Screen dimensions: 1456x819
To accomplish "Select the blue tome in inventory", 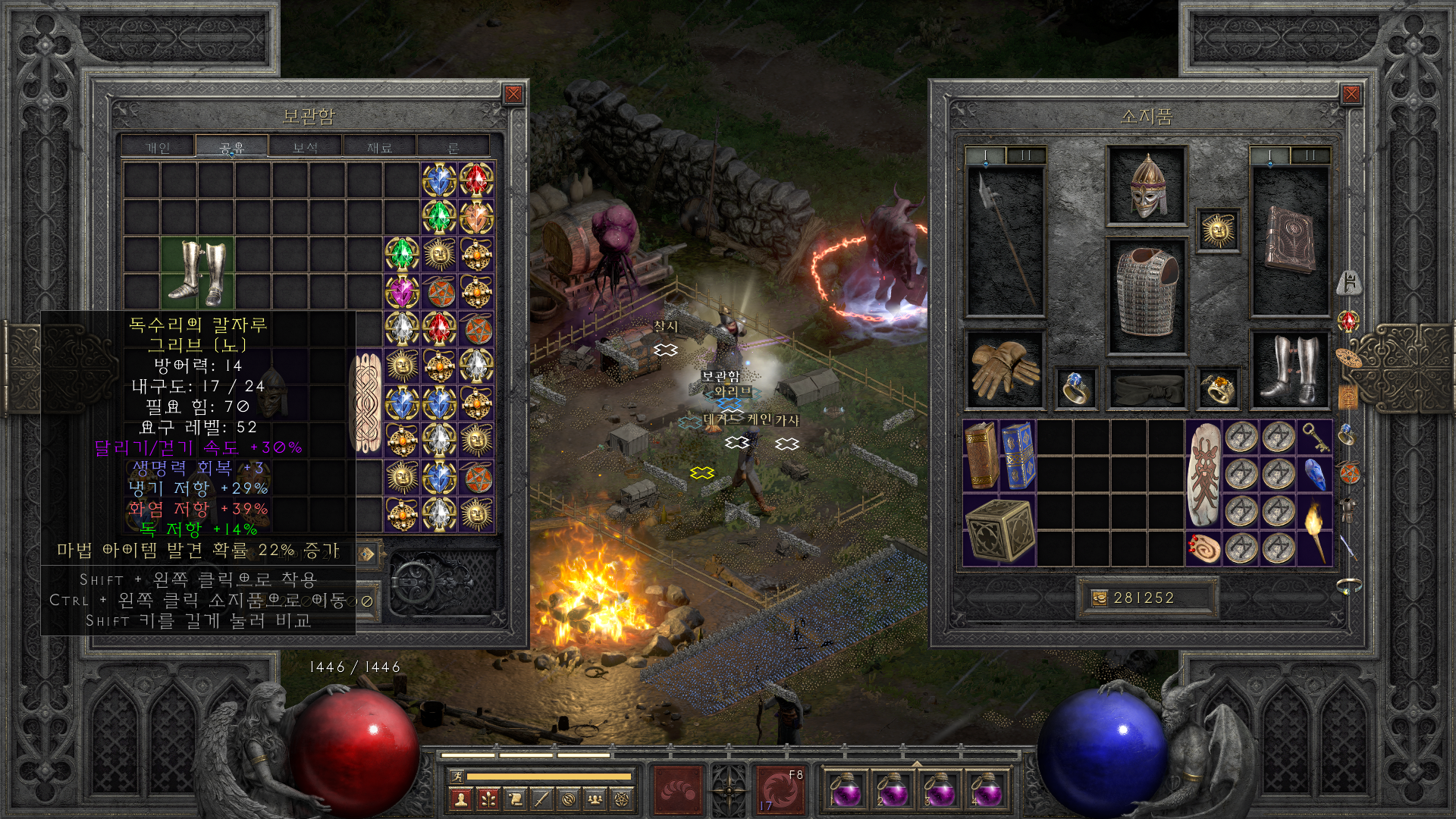I will [1018, 455].
